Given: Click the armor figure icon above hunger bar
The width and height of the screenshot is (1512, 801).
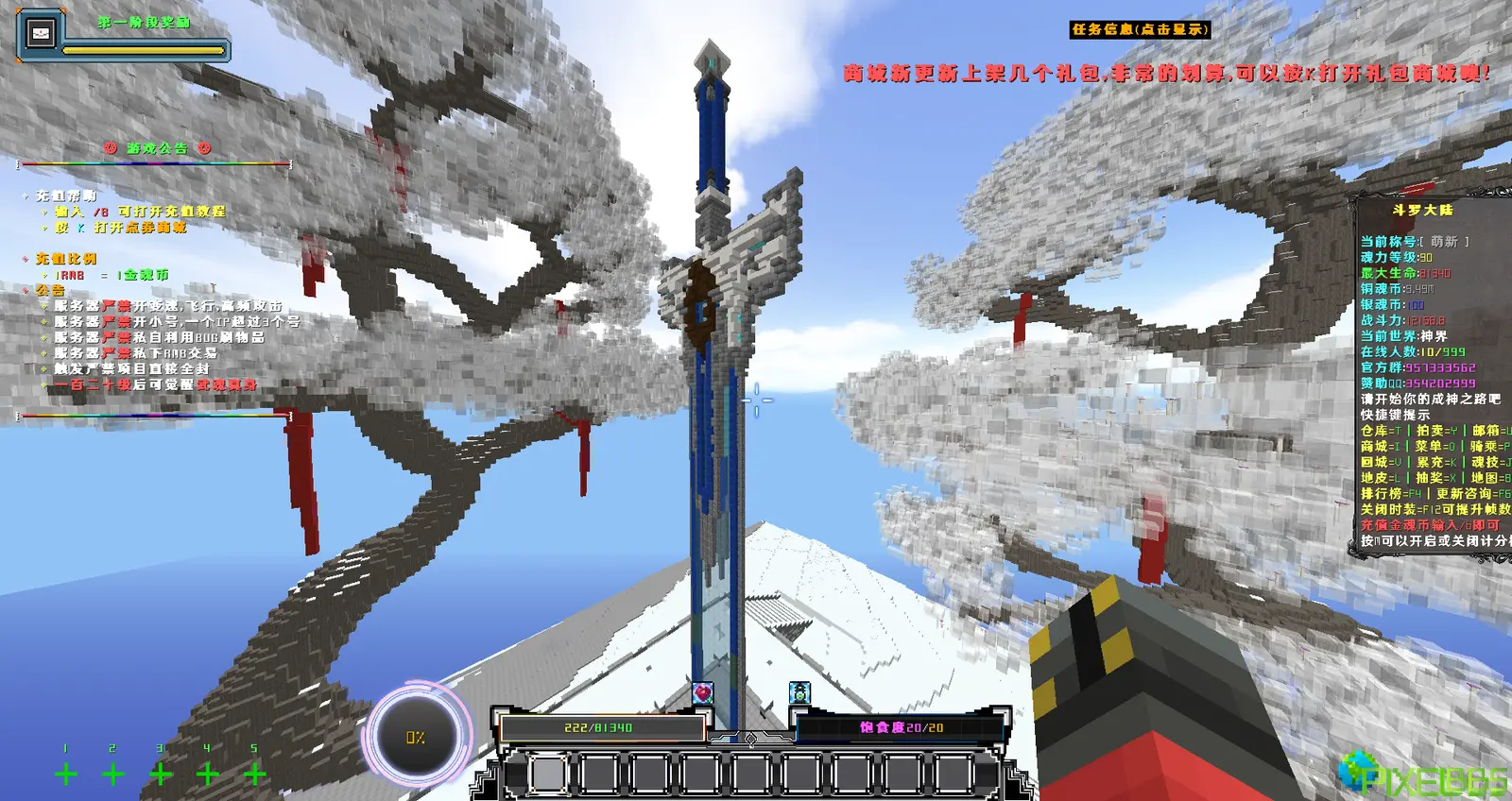Looking at the screenshot, I should 799,693.
